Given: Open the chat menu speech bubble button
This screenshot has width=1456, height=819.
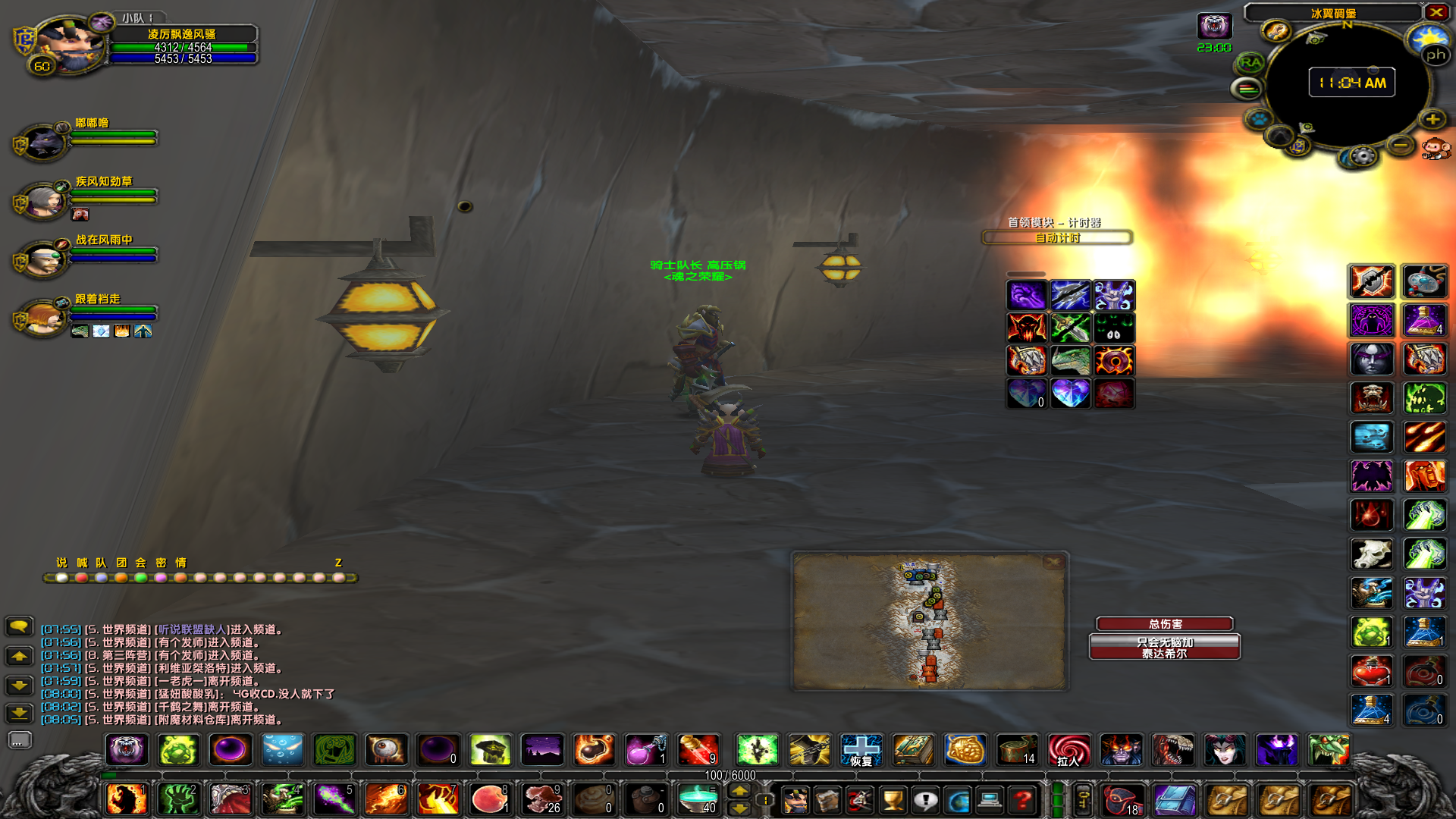Looking at the screenshot, I should [x=19, y=626].
